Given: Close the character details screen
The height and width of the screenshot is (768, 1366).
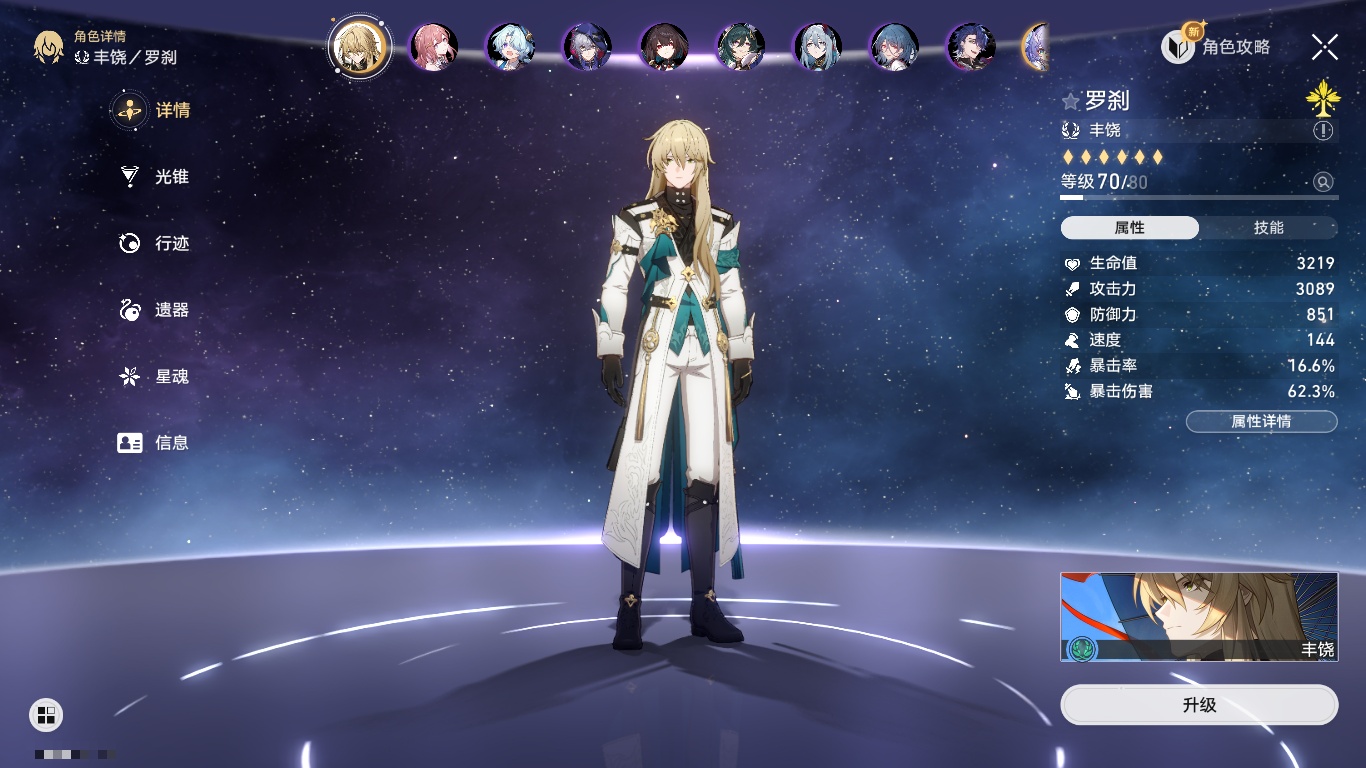Looking at the screenshot, I should 1325,46.
